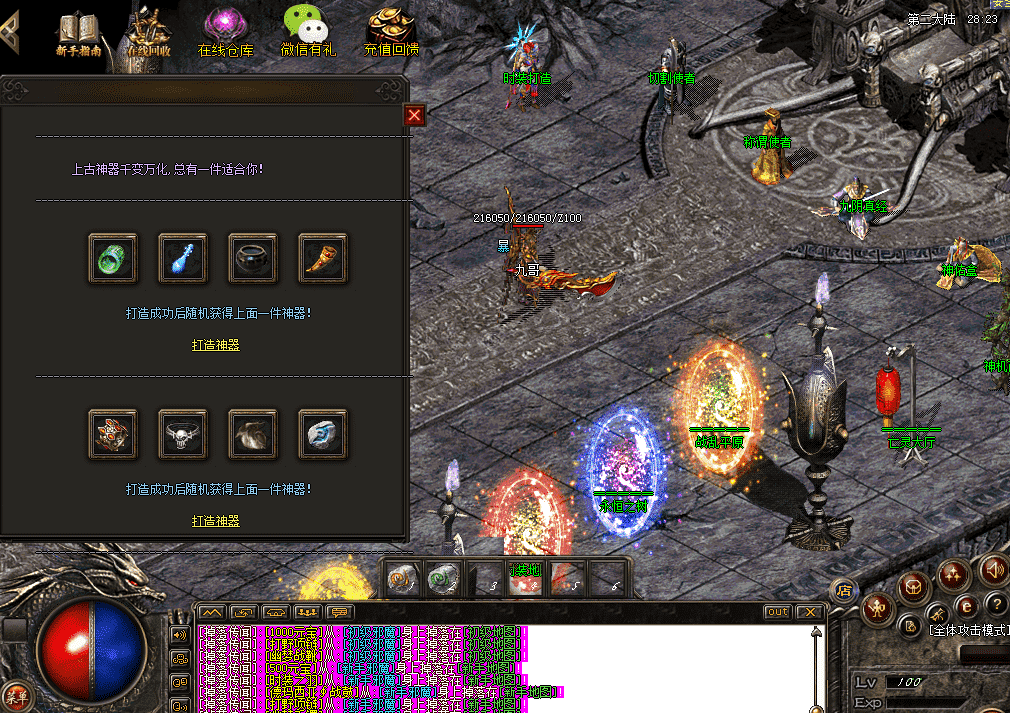Close the chat log window

point(809,611)
